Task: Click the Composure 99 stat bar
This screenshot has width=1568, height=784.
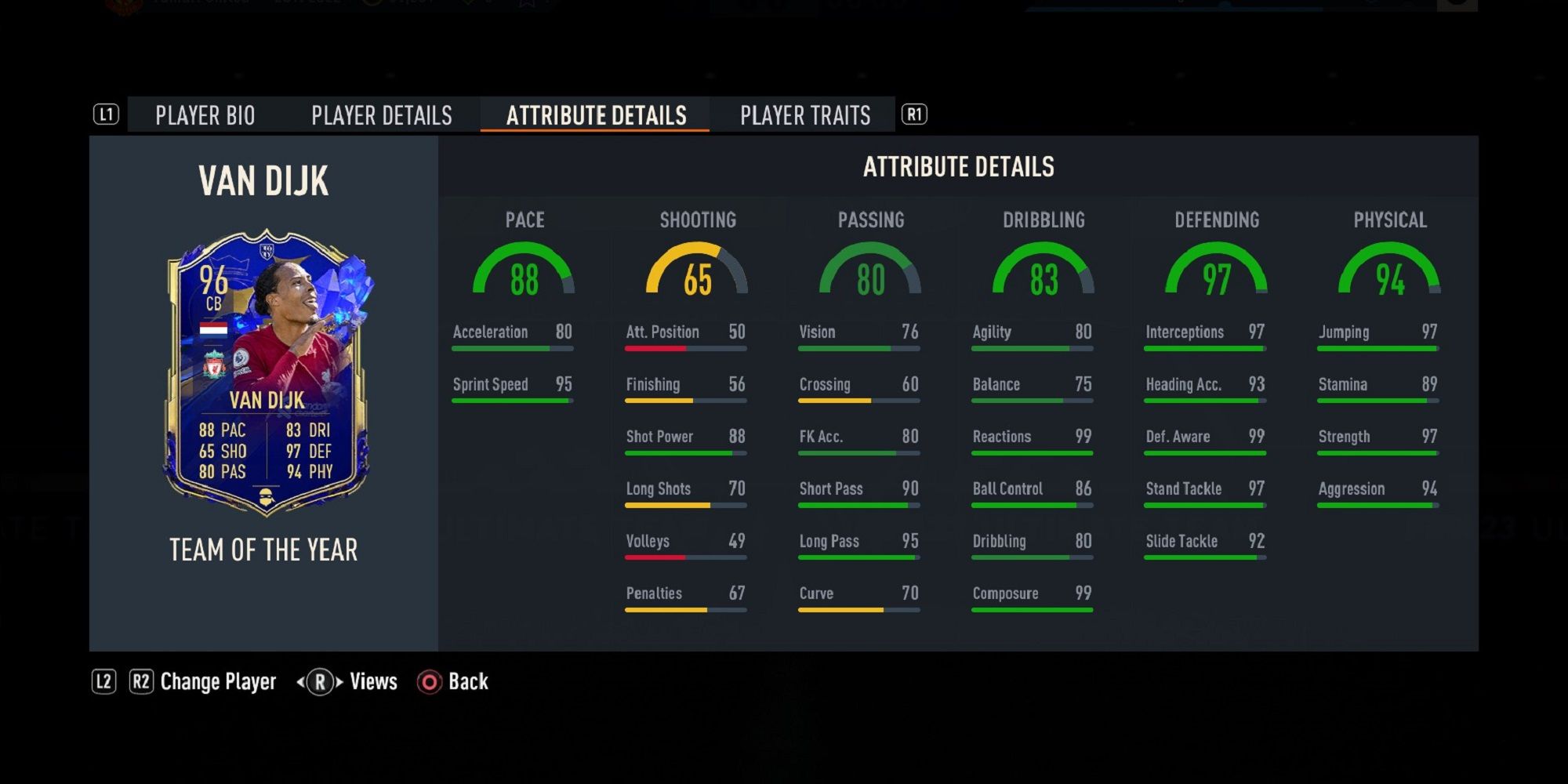Action: [x=1032, y=601]
